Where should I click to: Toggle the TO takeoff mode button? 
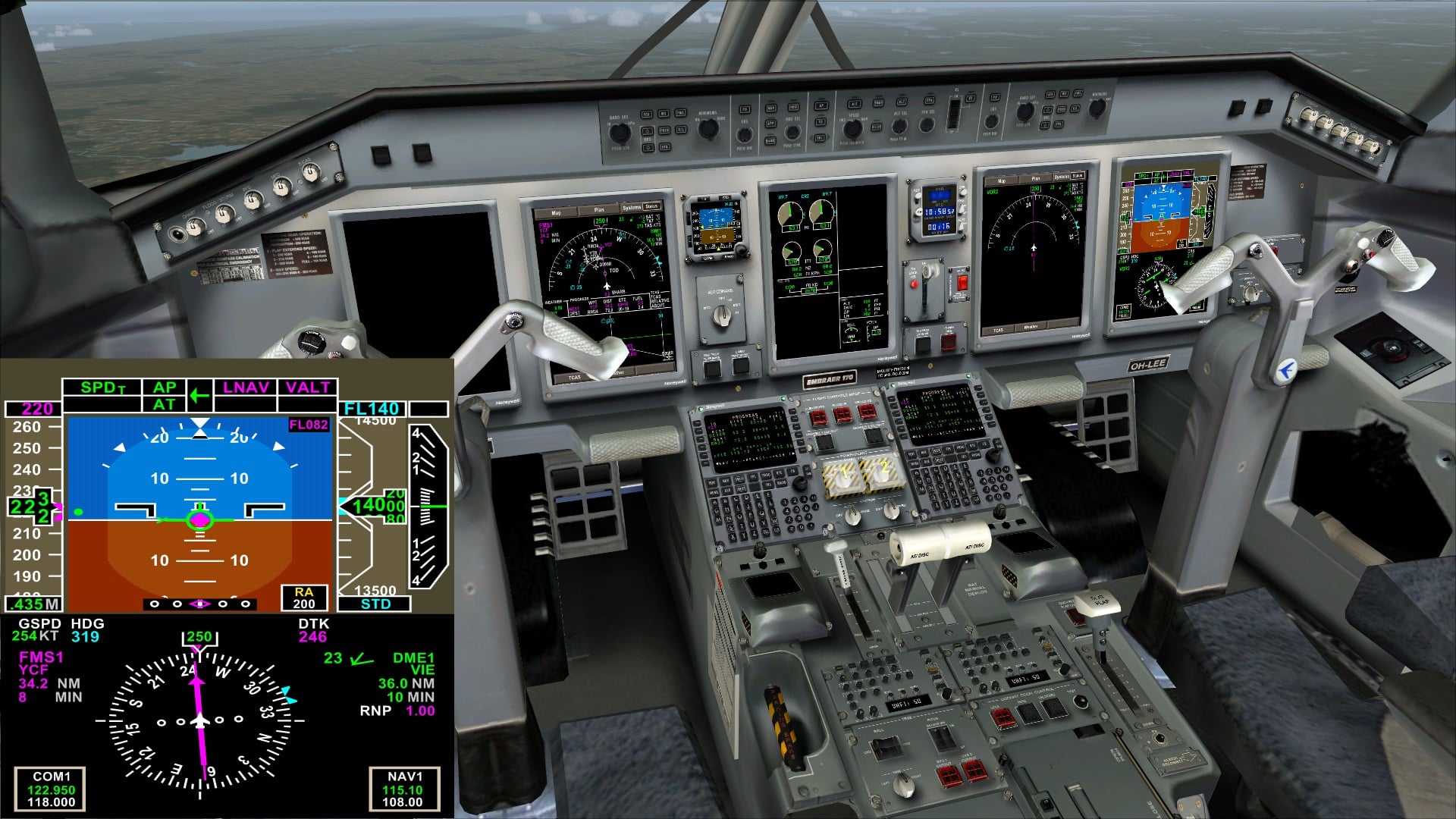pyautogui.click(x=821, y=121)
